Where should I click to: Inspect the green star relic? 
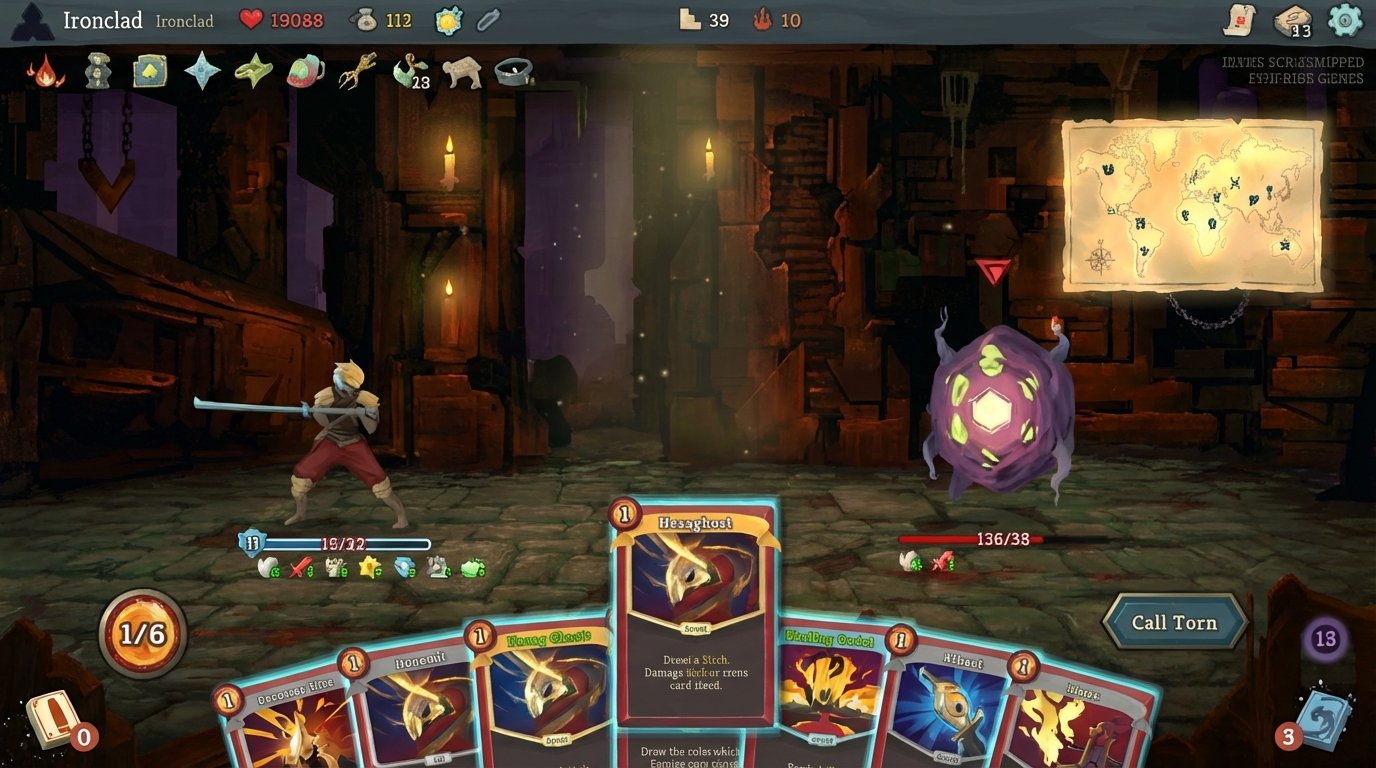253,71
